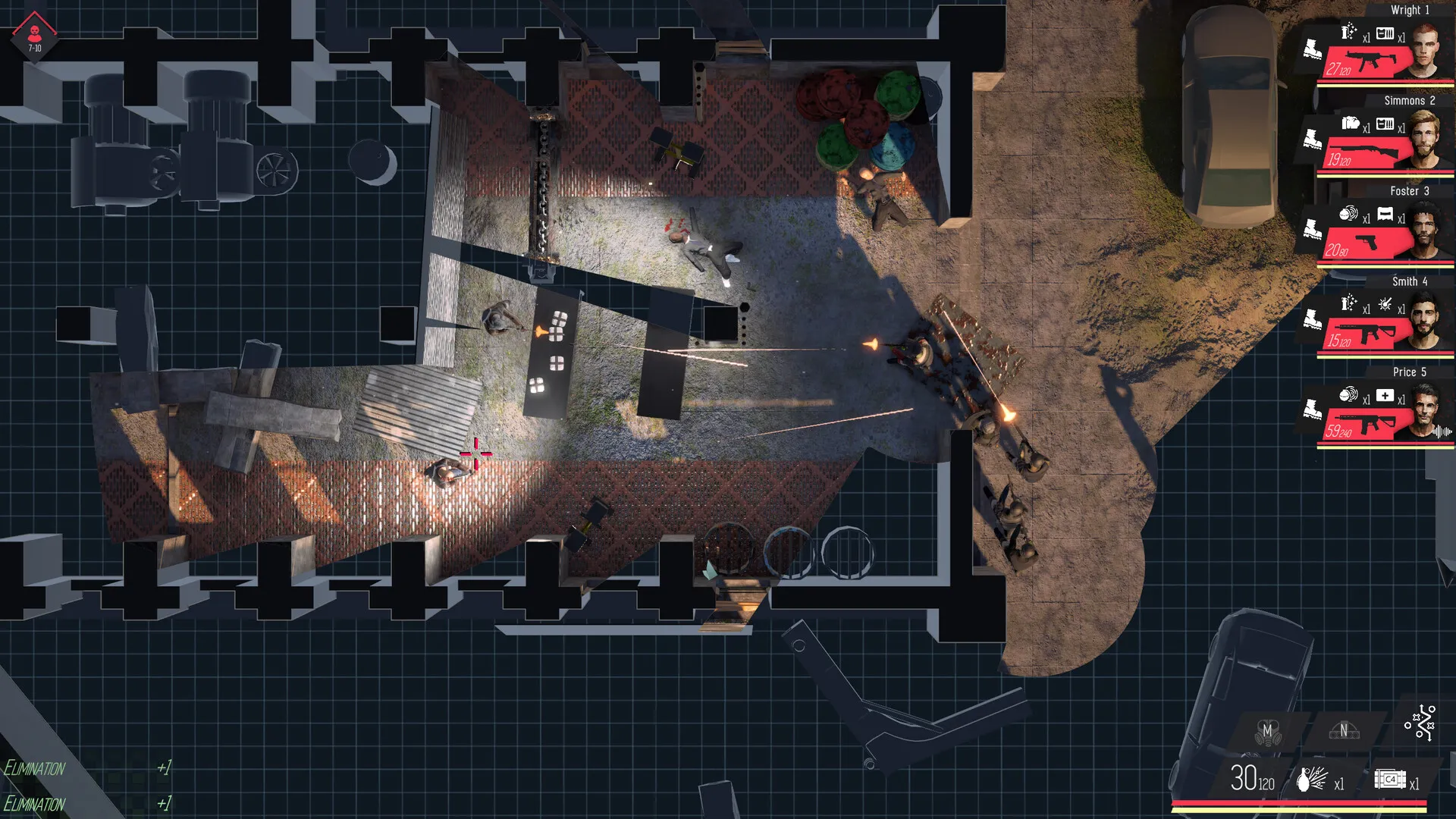
Task: Select the frag grenade slot
Action: 1312,779
